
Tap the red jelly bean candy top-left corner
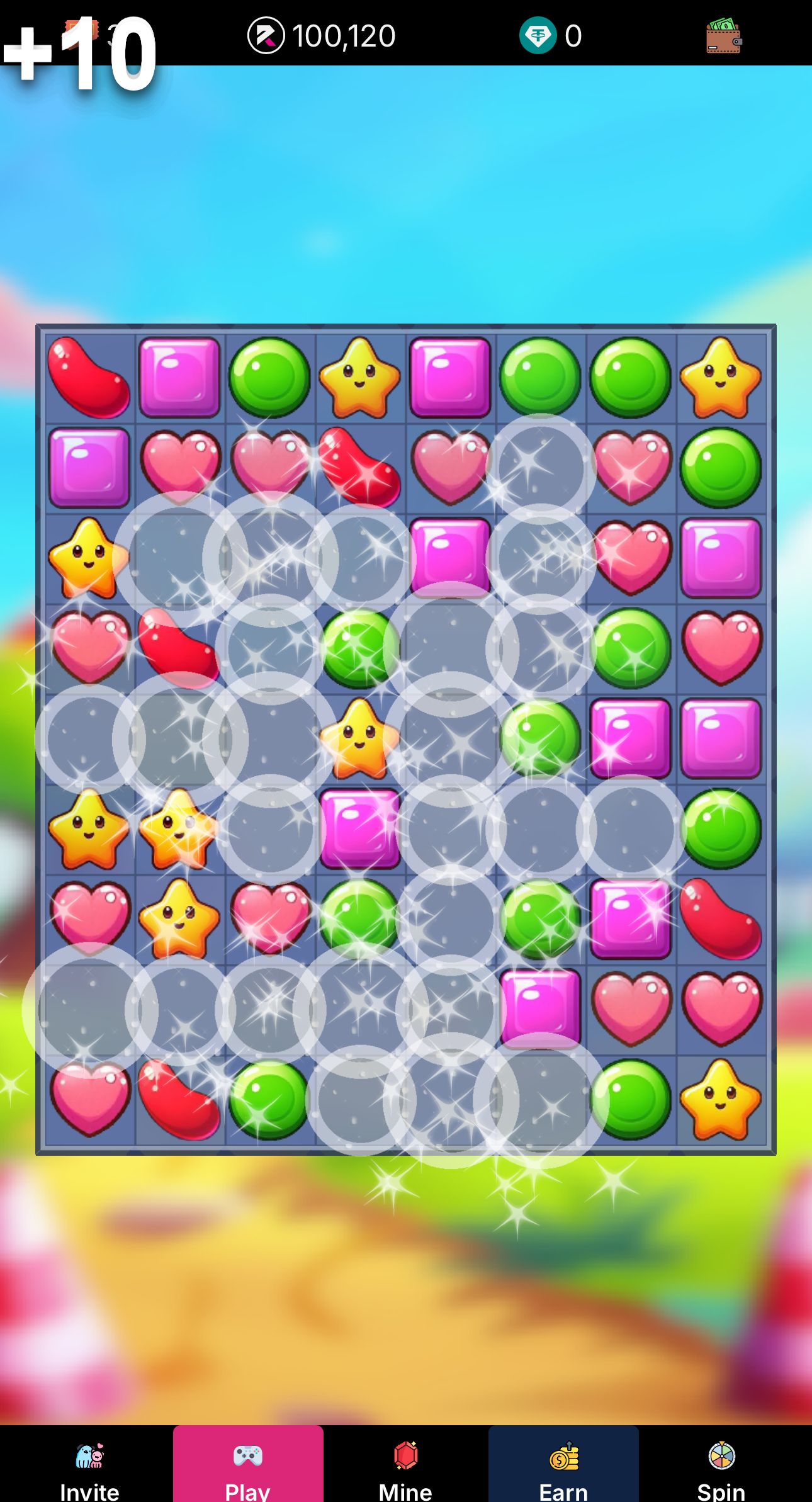click(88, 376)
